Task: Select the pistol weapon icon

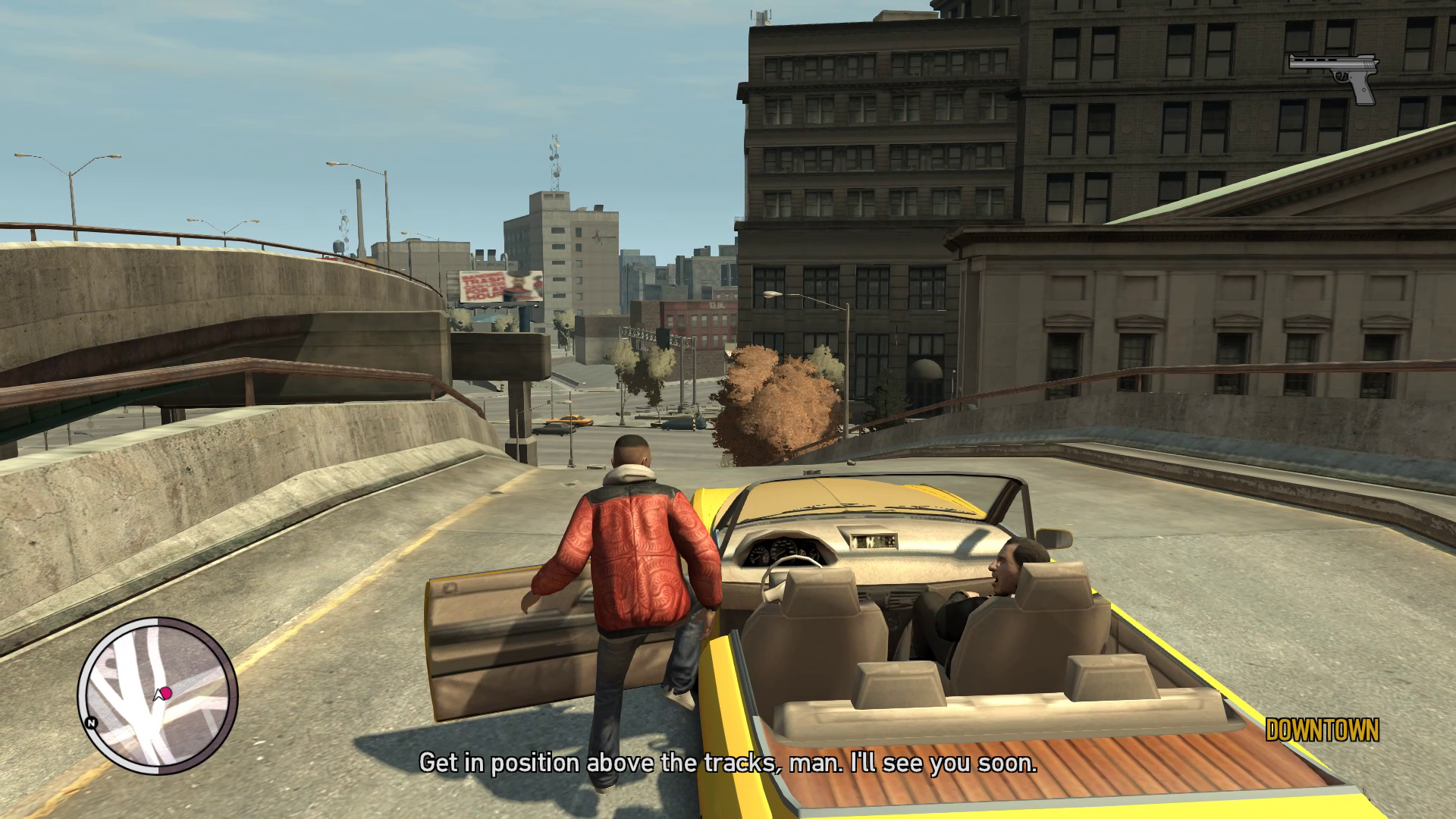Action: [x=1335, y=76]
